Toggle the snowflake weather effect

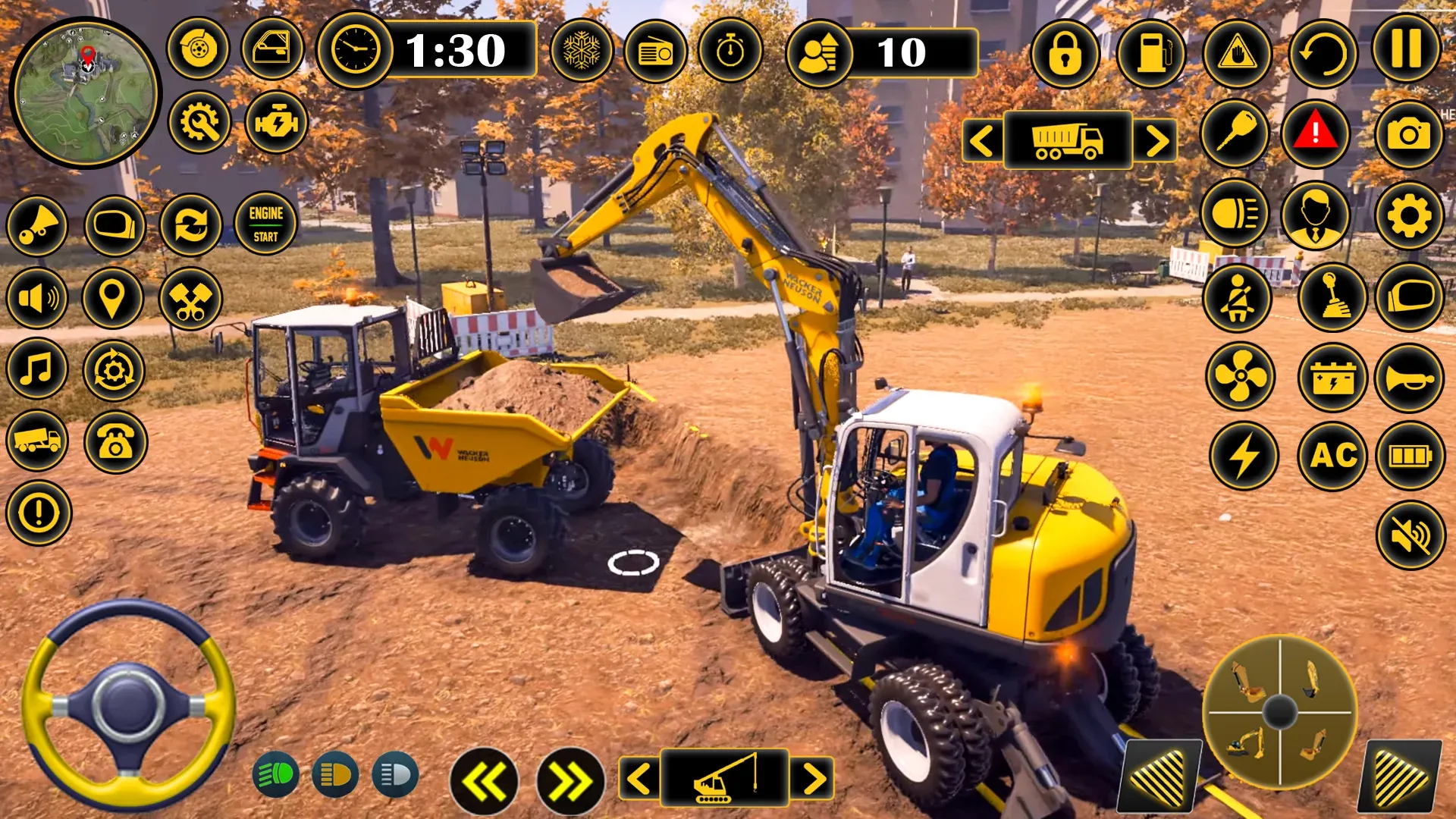tap(583, 52)
